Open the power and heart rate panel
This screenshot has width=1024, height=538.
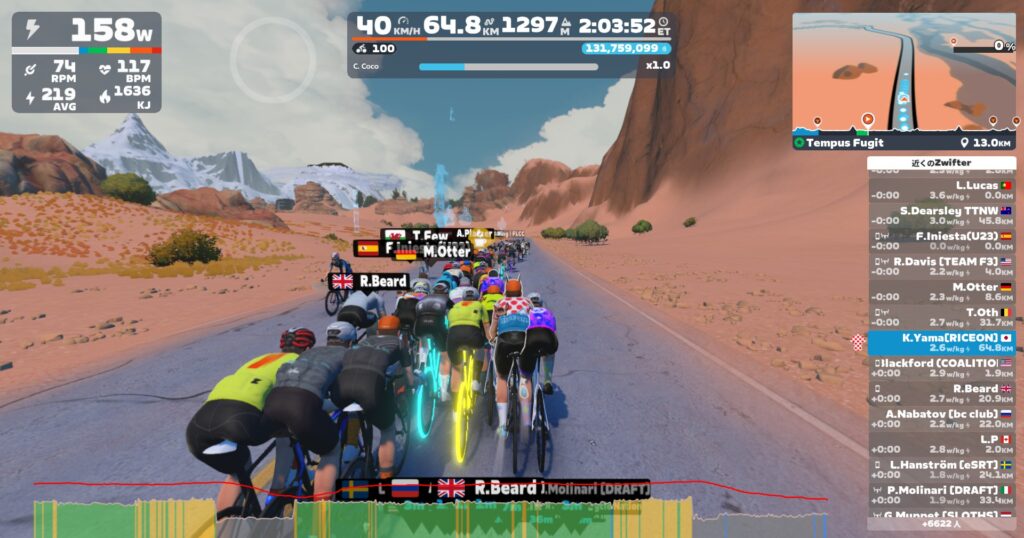[x=86, y=62]
